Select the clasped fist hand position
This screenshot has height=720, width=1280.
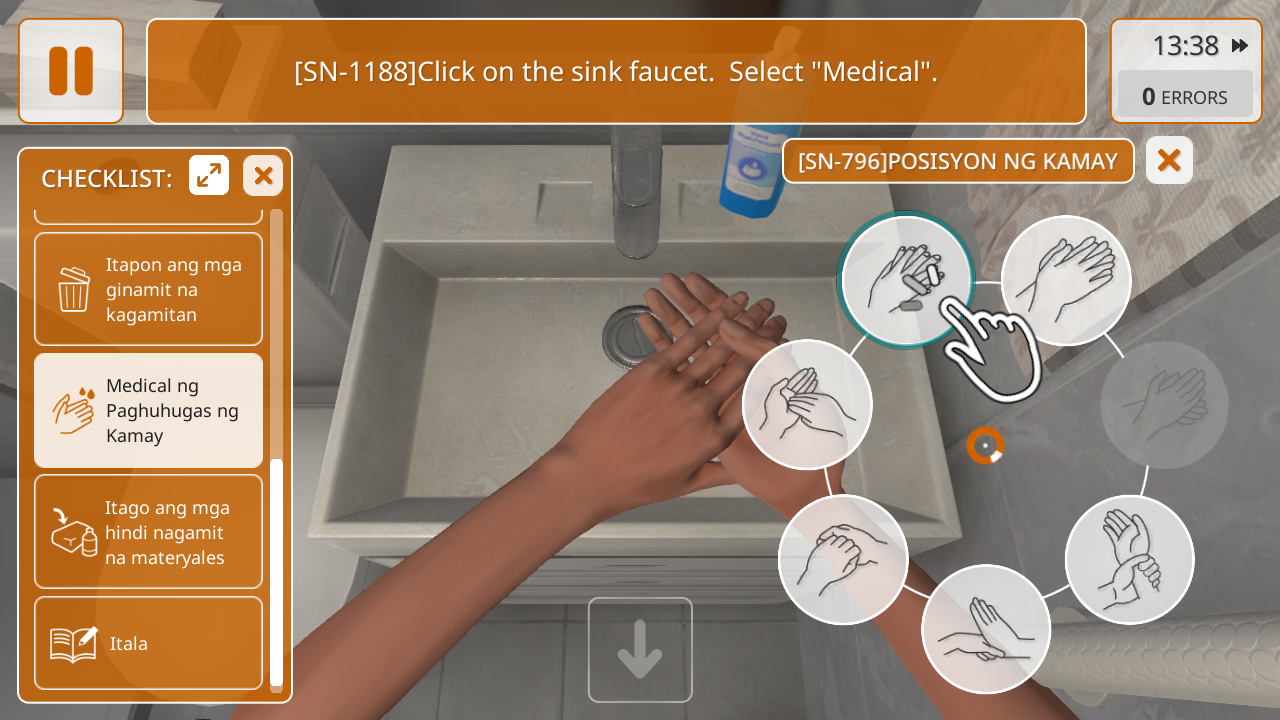coord(842,559)
